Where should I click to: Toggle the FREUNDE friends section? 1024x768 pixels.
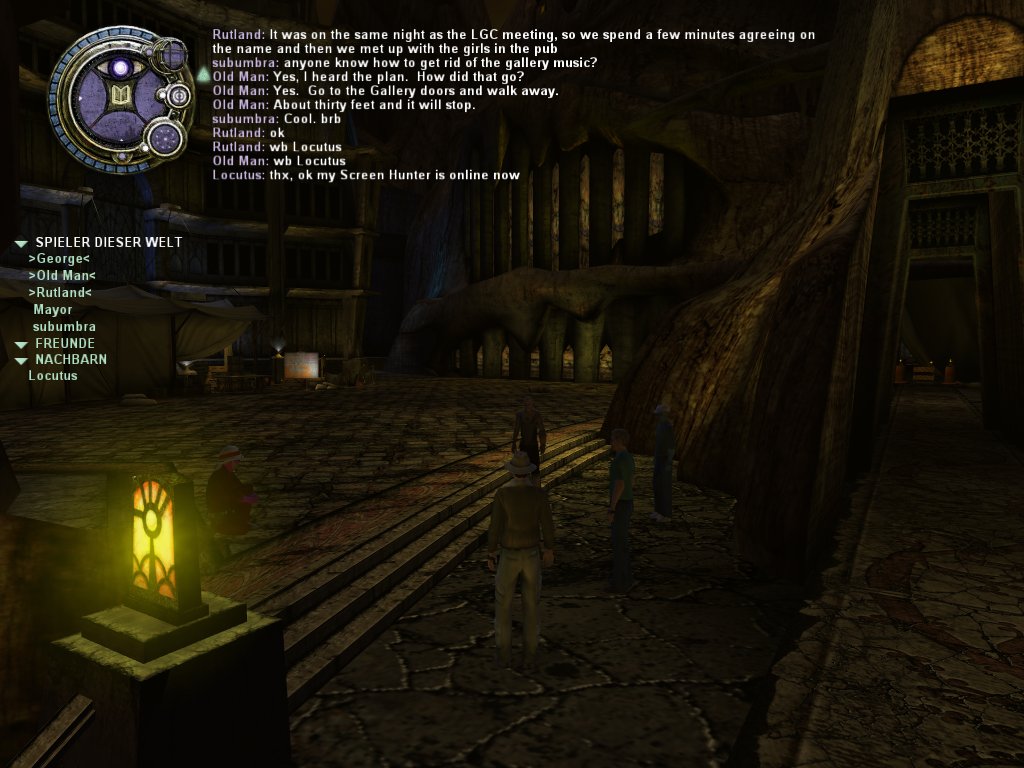21,344
